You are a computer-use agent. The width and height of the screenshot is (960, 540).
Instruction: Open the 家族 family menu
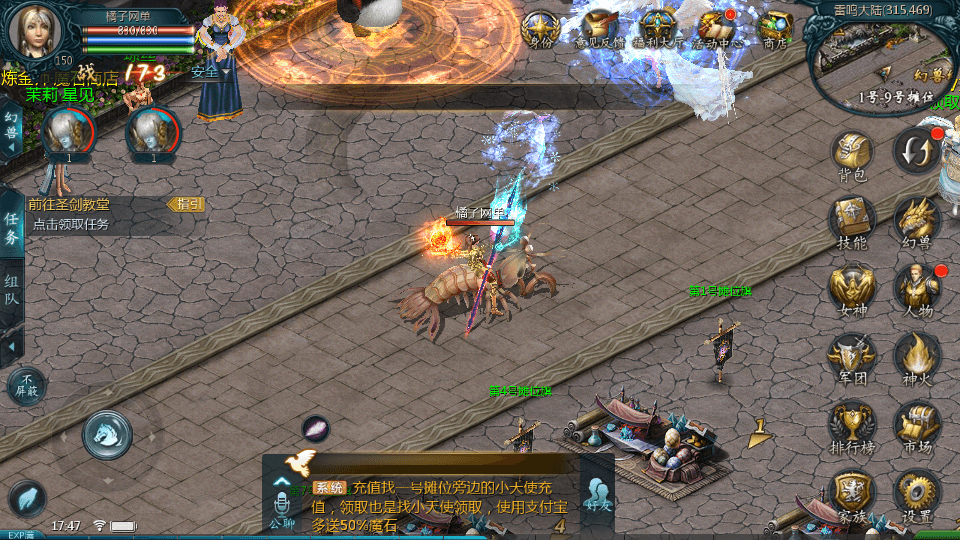click(x=852, y=493)
